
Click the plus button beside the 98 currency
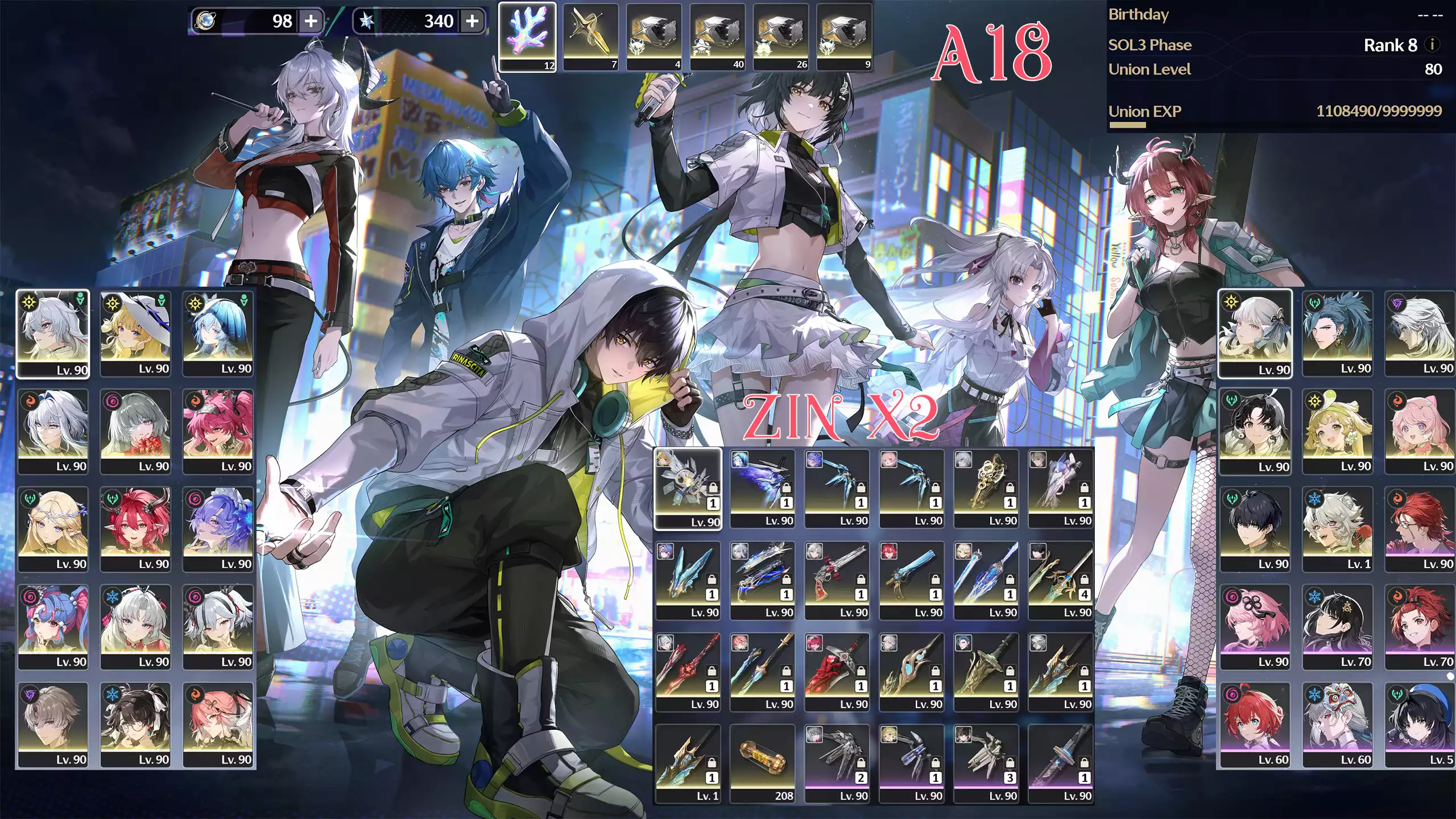pyautogui.click(x=311, y=22)
